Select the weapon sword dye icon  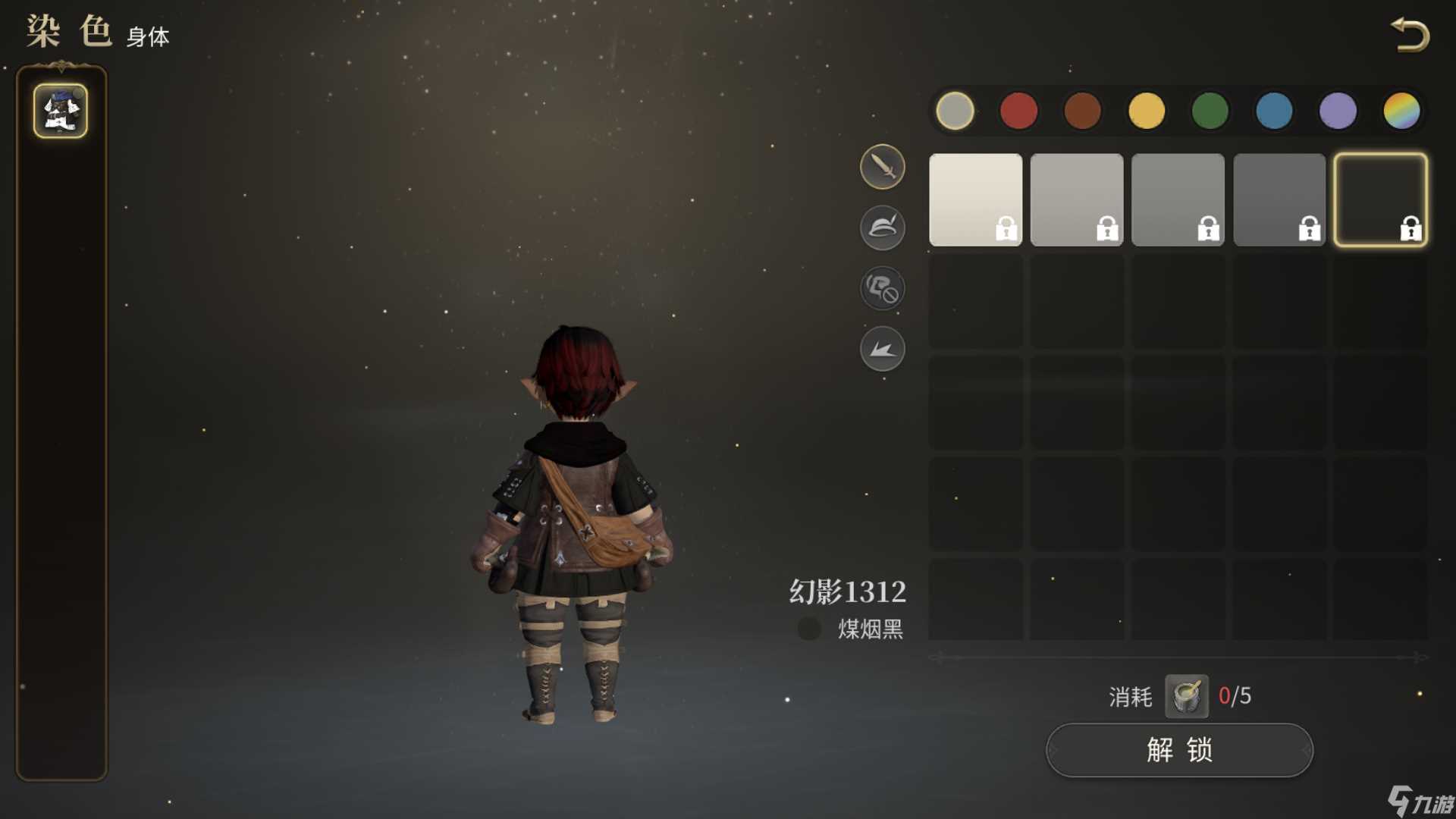[x=882, y=166]
